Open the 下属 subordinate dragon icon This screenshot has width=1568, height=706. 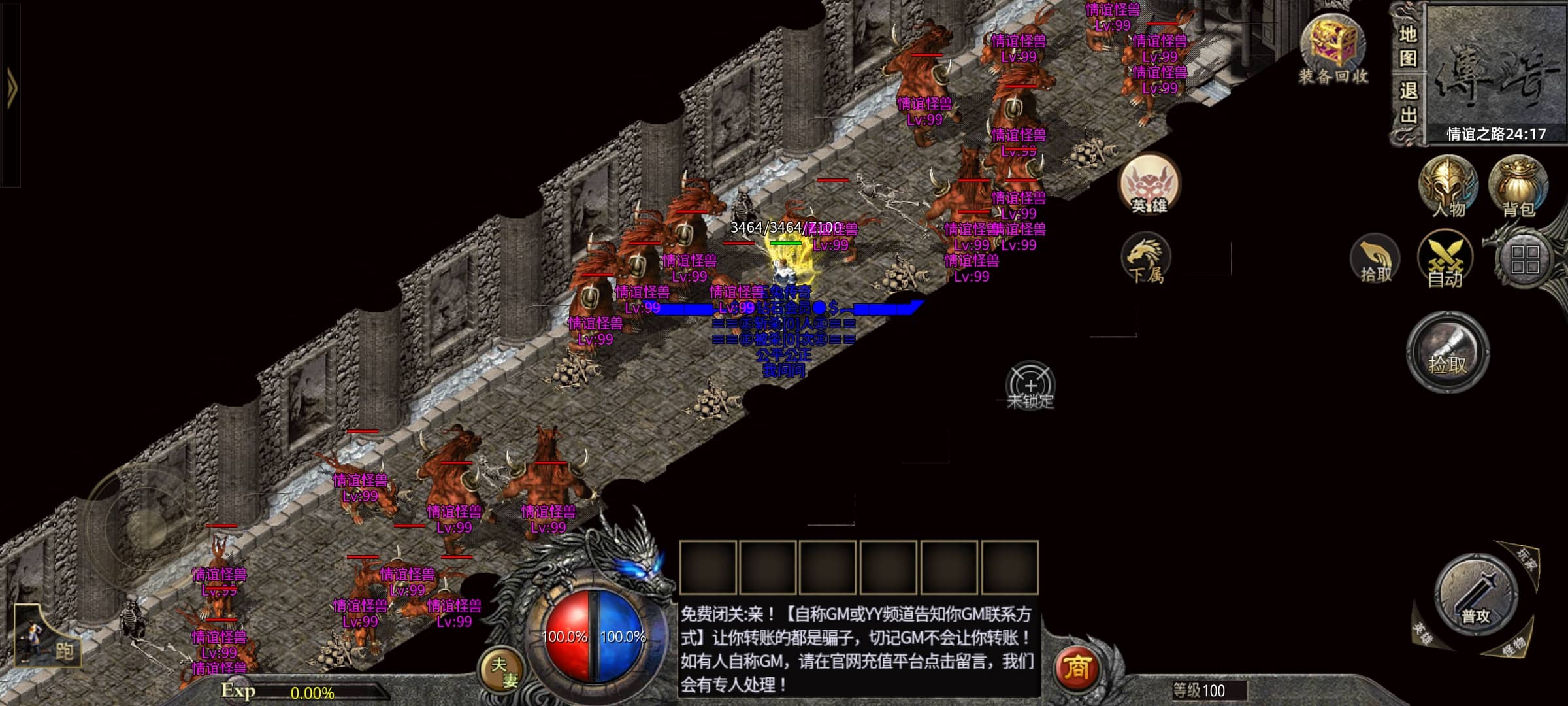pos(1145,258)
